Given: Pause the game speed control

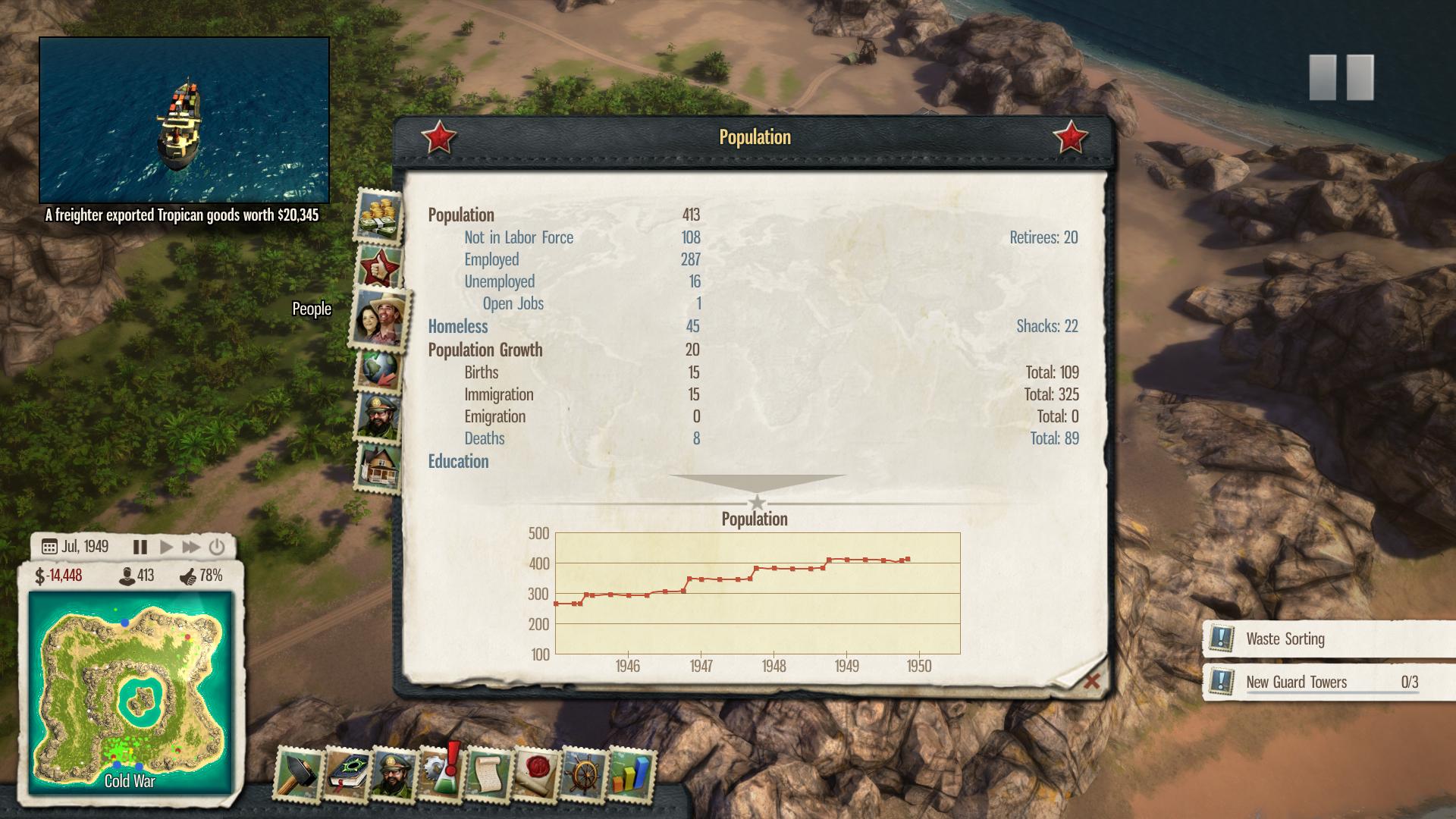Looking at the screenshot, I should pos(140,547).
